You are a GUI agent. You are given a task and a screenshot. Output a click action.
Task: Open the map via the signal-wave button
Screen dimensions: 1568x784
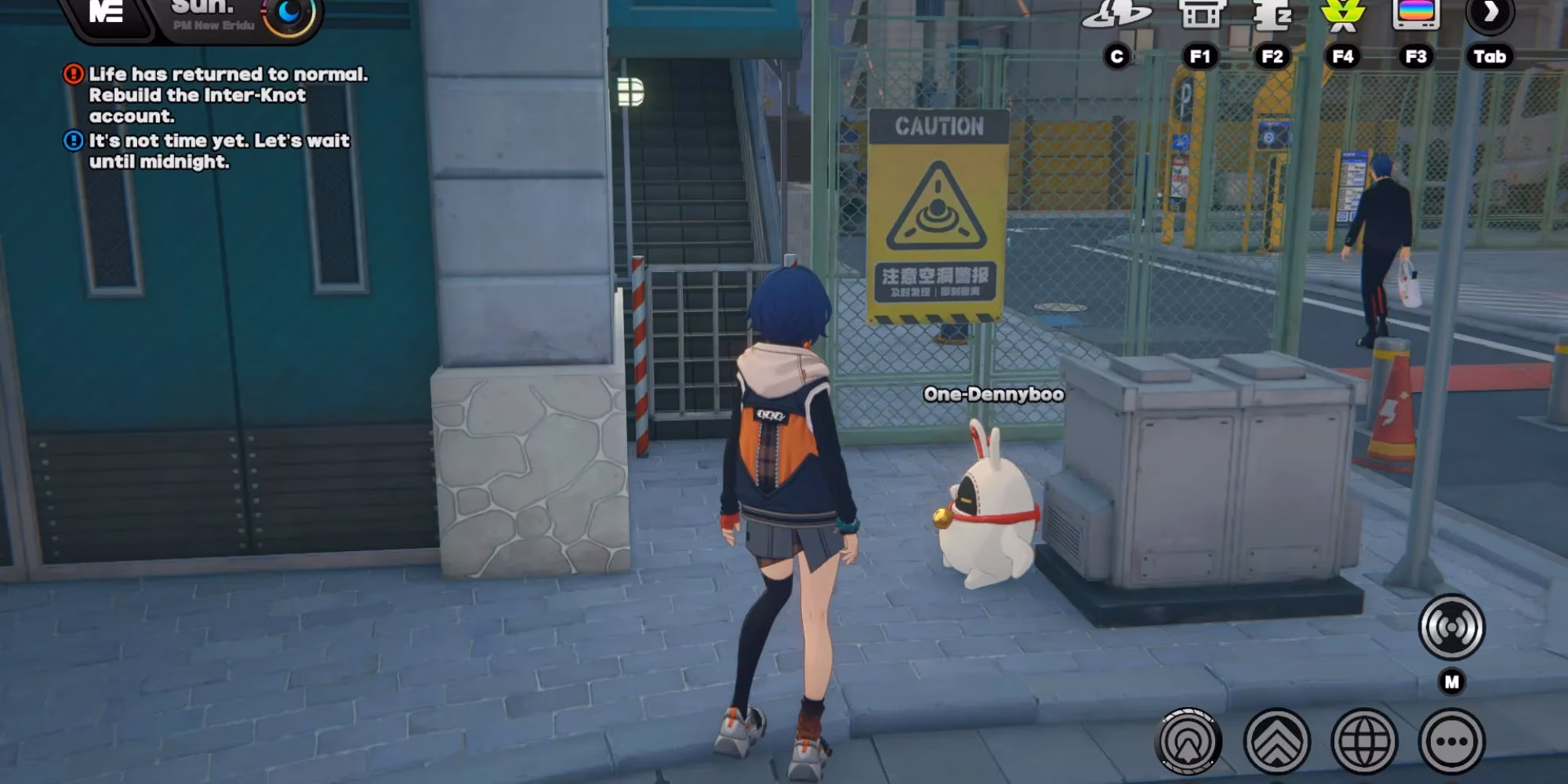(1451, 627)
